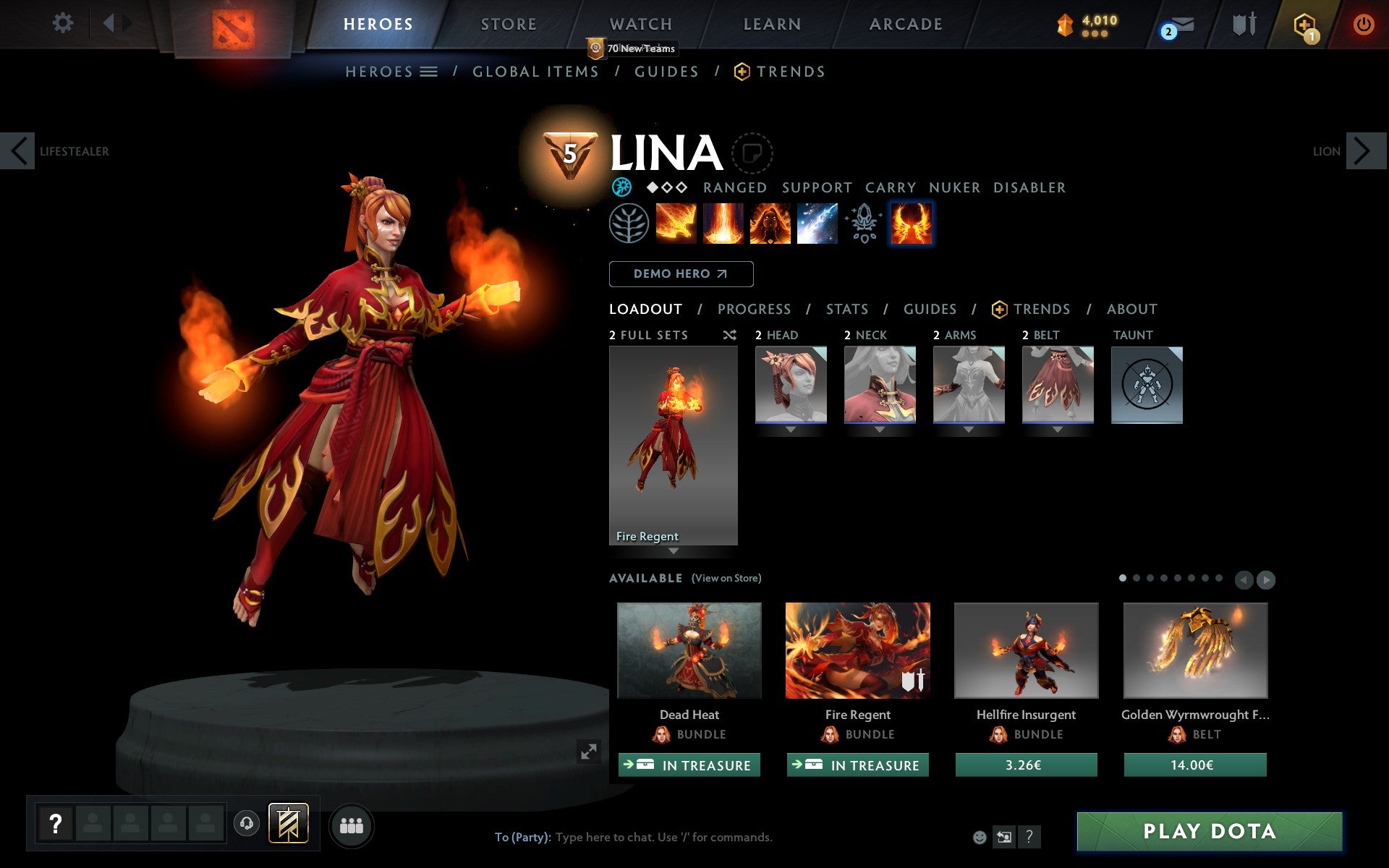Expand the Head item slot dropdown arrow
Screen dimensions: 1389x868
tap(791, 430)
